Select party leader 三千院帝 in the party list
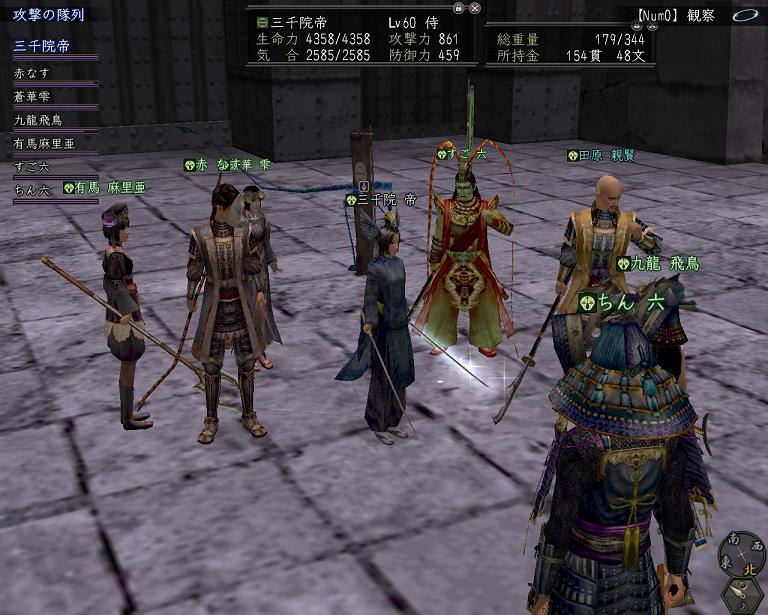This screenshot has height=615, width=768. [40, 47]
